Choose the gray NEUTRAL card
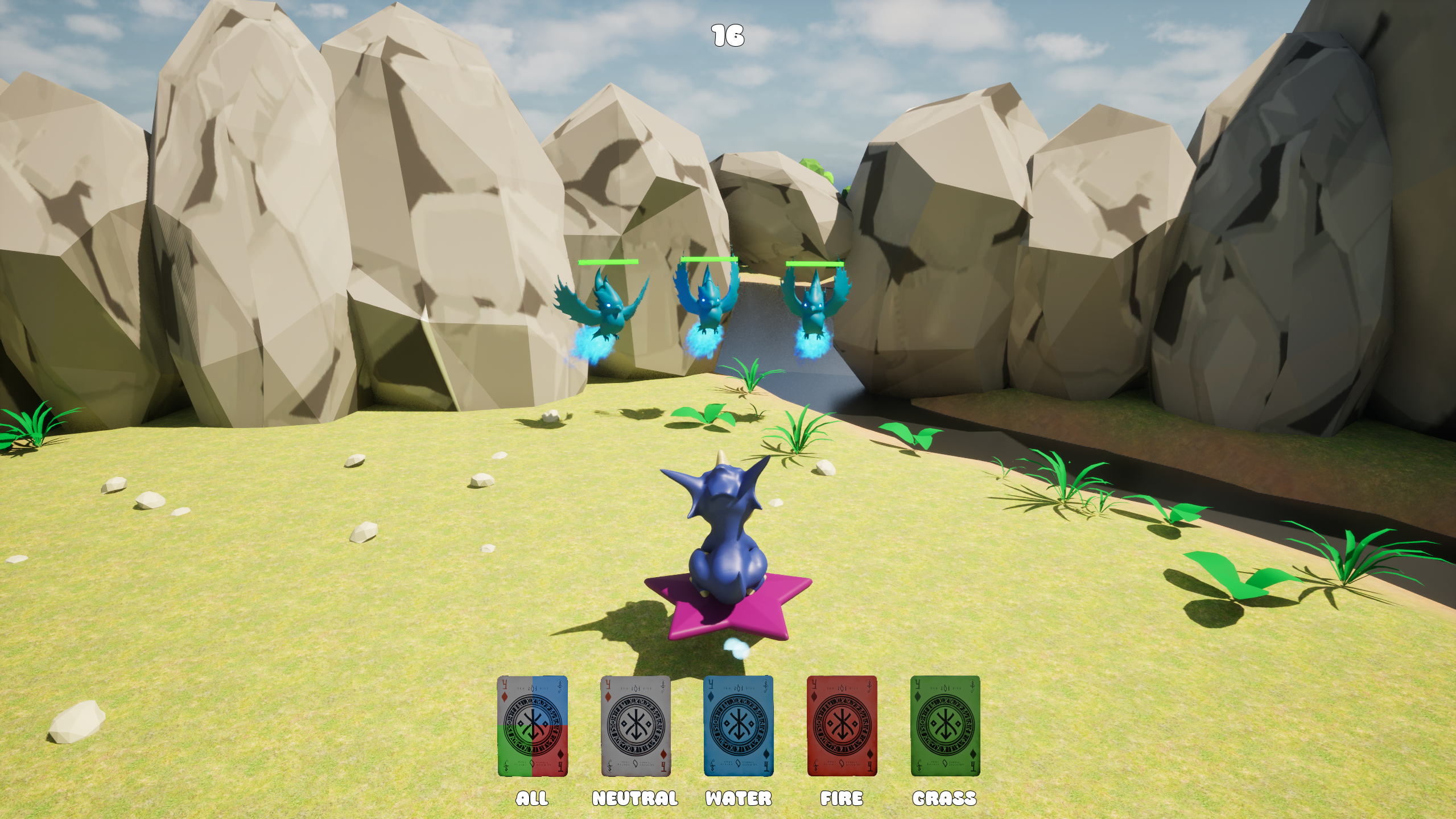The height and width of the screenshot is (819, 1456). 636,726
